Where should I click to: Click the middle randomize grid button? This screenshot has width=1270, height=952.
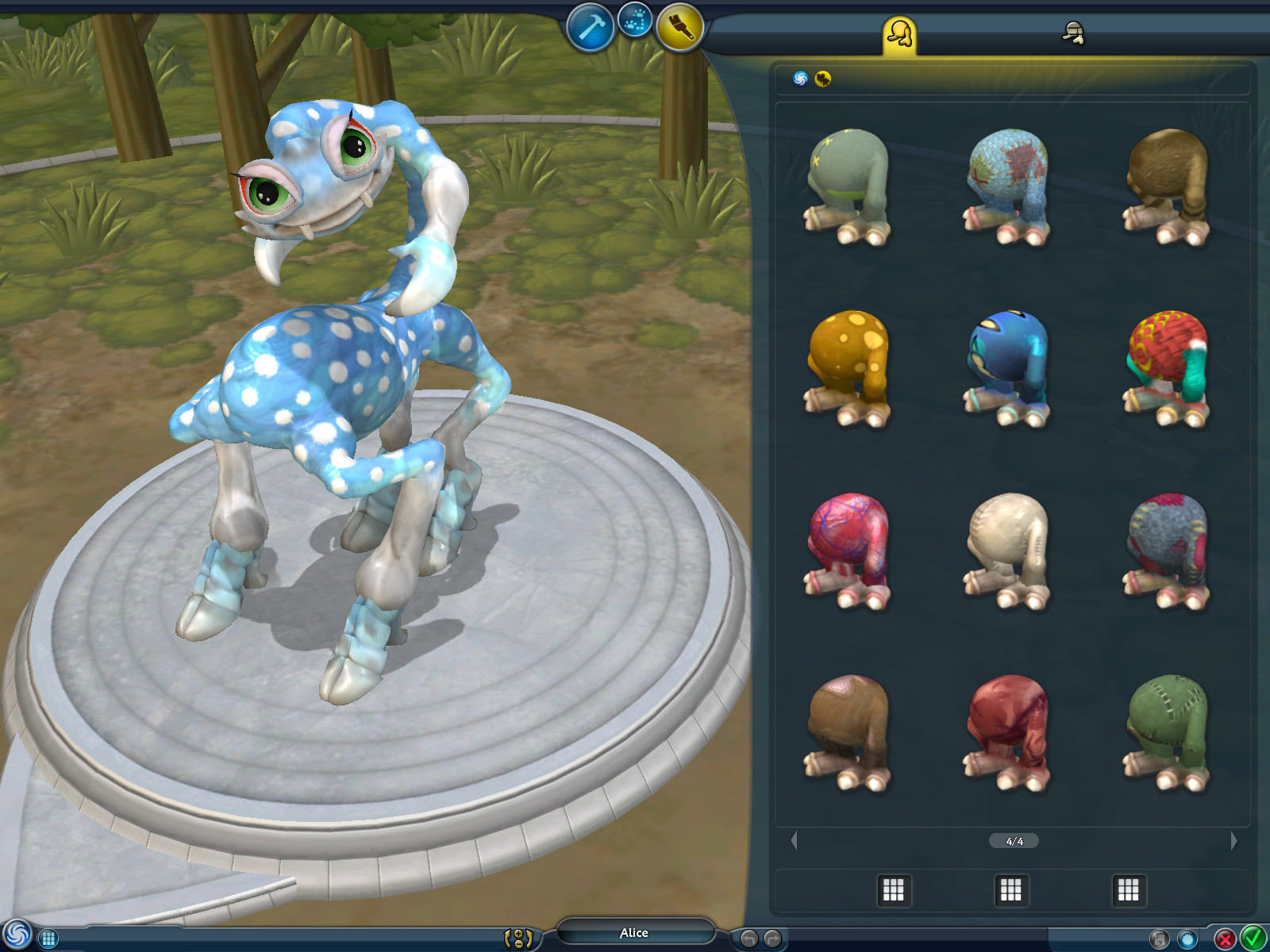1011,889
